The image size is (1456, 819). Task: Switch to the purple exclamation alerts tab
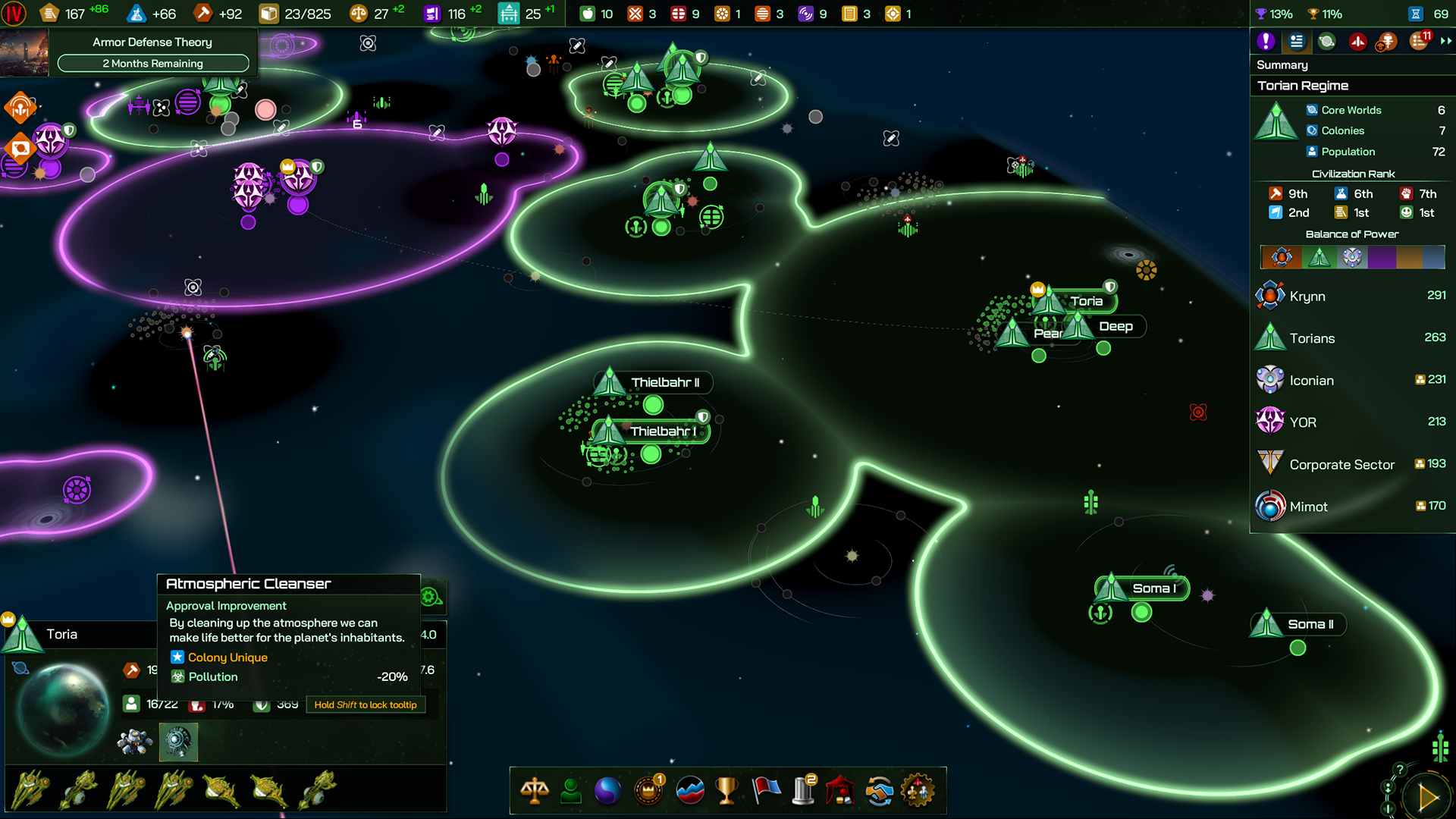coord(1266,42)
